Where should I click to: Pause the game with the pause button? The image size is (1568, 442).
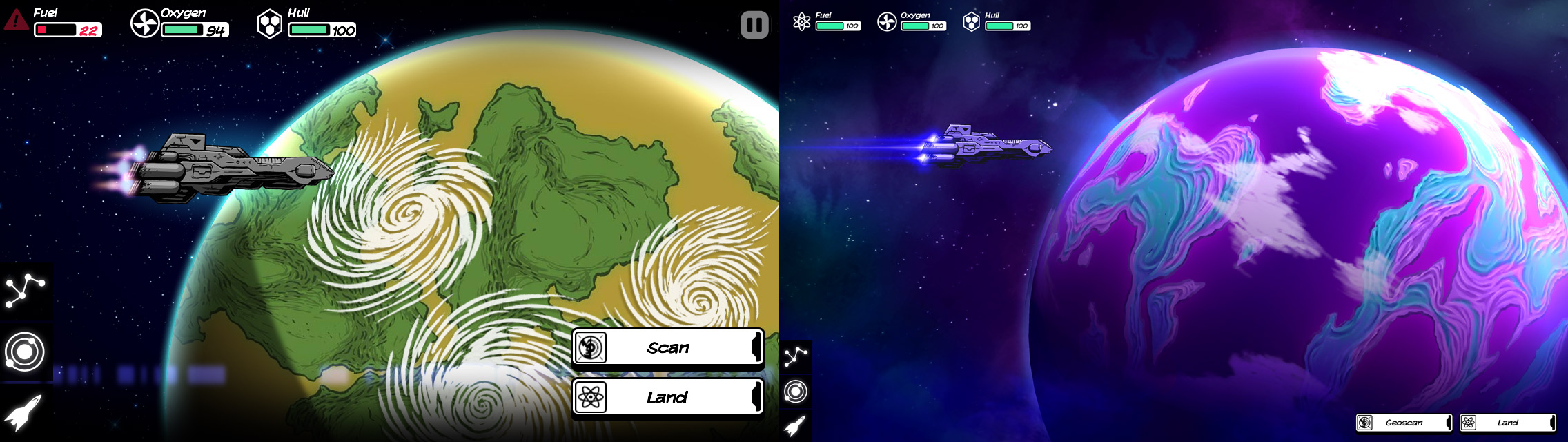pos(754,26)
